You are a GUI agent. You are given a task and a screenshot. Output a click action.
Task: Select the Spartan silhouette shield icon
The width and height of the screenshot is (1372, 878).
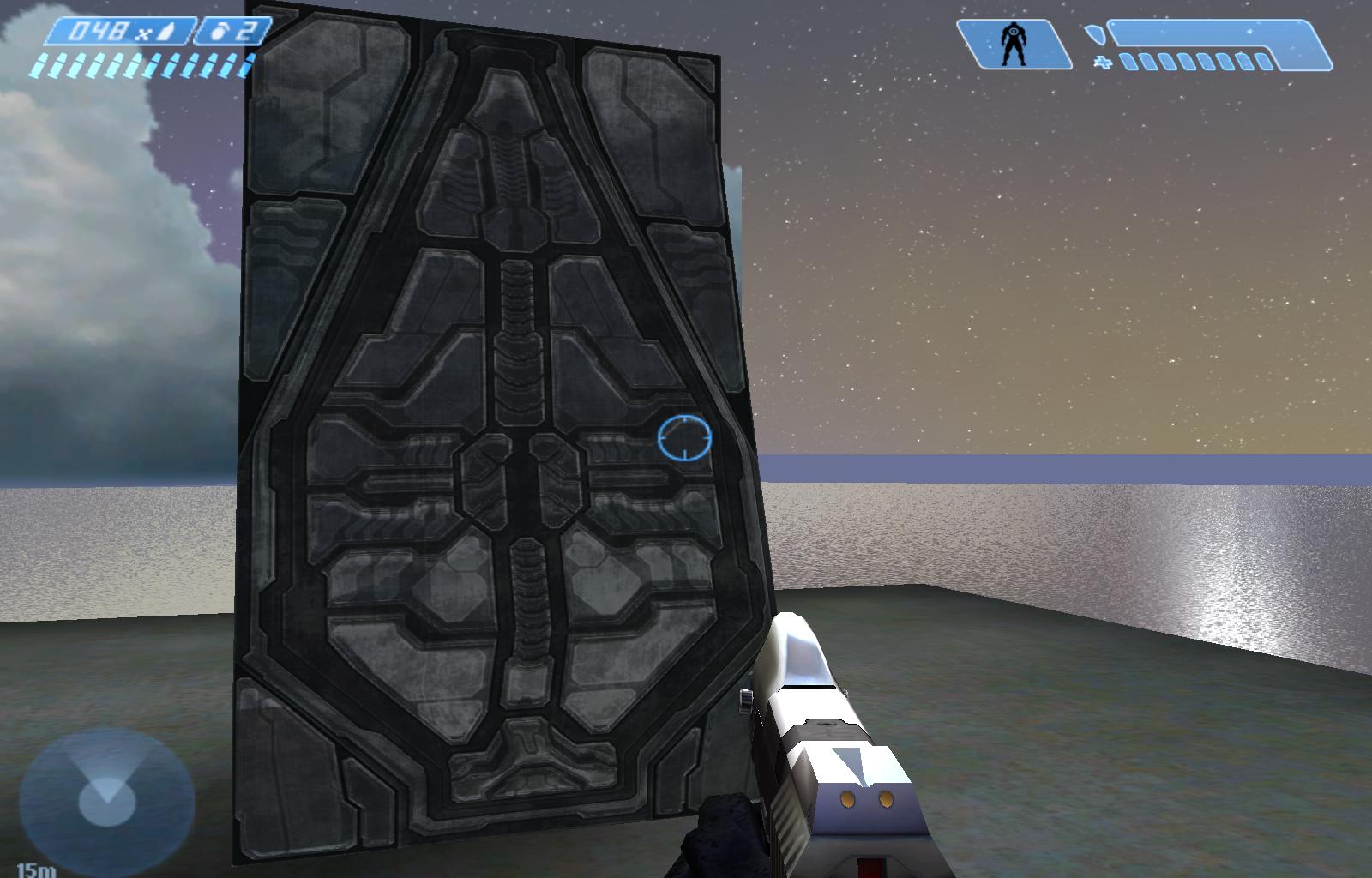[x=1014, y=45]
